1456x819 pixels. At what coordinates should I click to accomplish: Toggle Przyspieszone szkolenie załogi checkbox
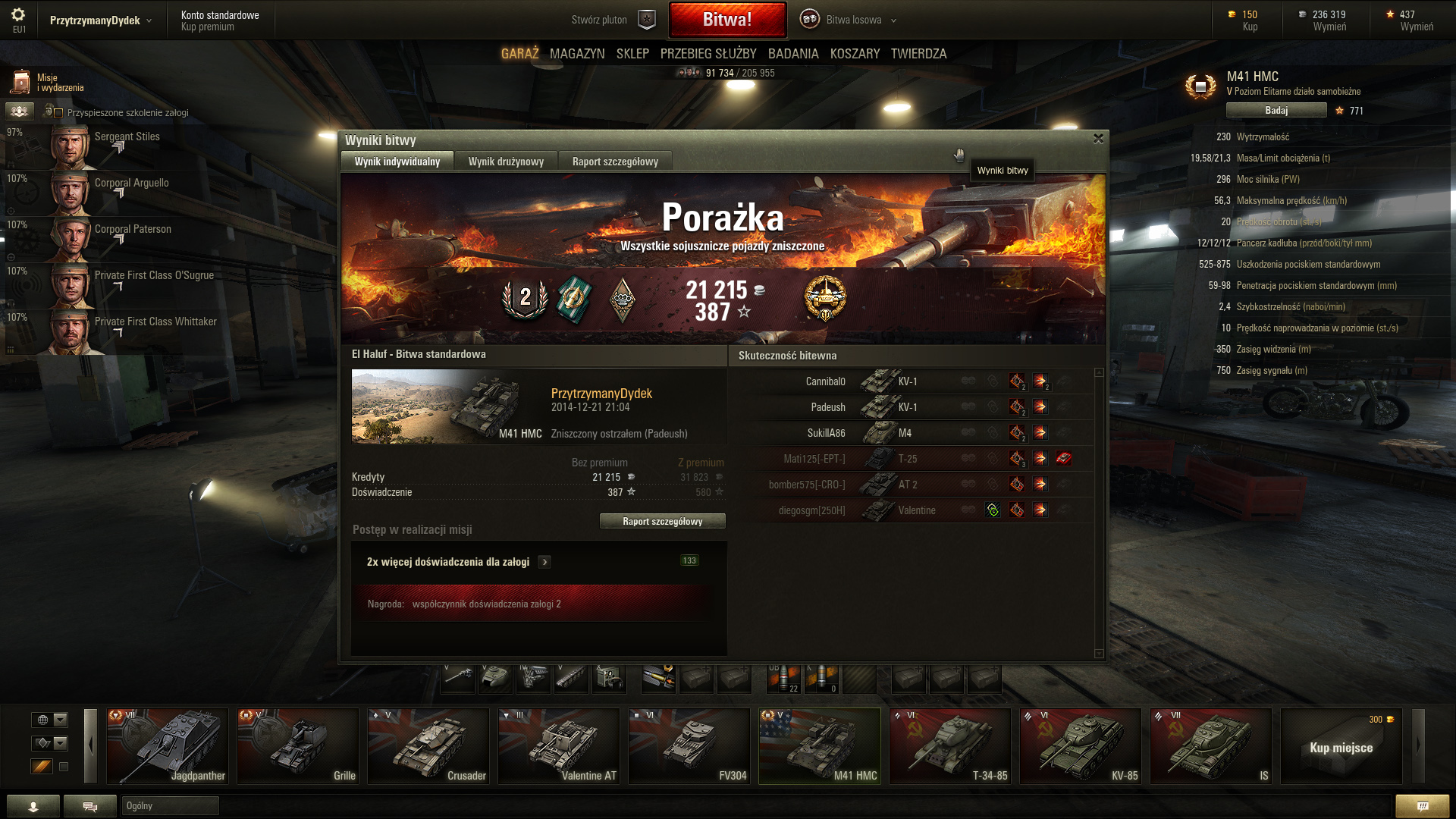(58, 113)
